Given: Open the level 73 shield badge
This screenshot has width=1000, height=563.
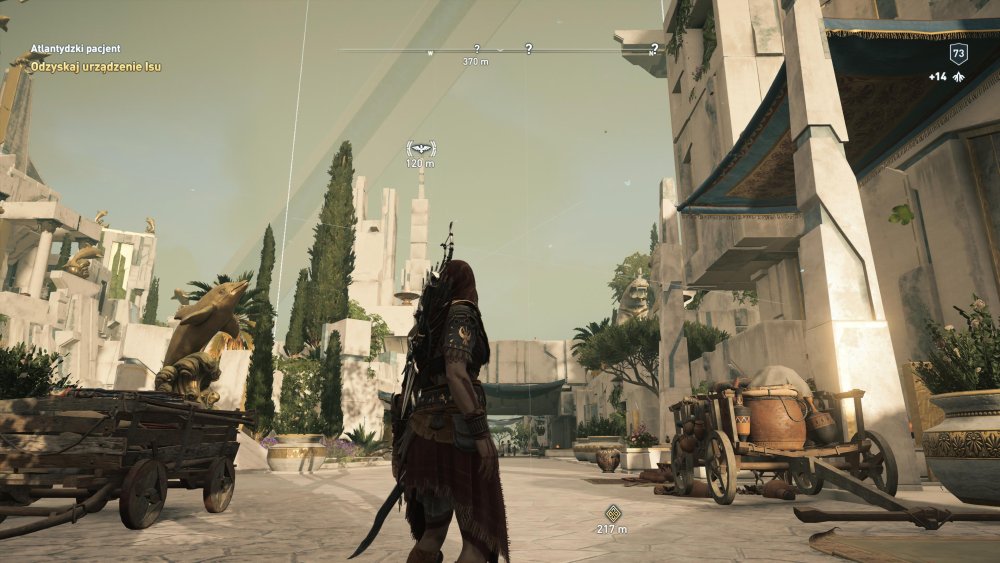Looking at the screenshot, I should pos(958,54).
